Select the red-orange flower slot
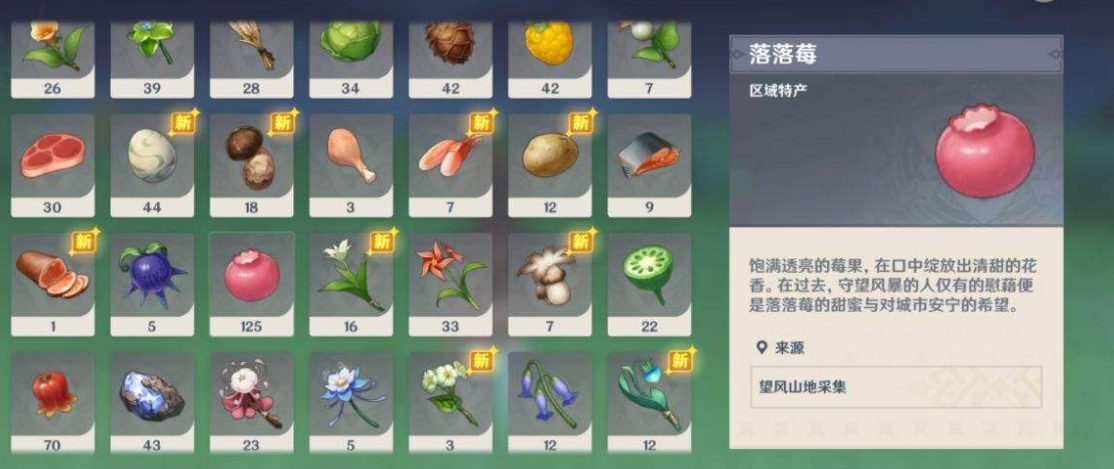Screen dimensions: 1114x469 pos(450,276)
